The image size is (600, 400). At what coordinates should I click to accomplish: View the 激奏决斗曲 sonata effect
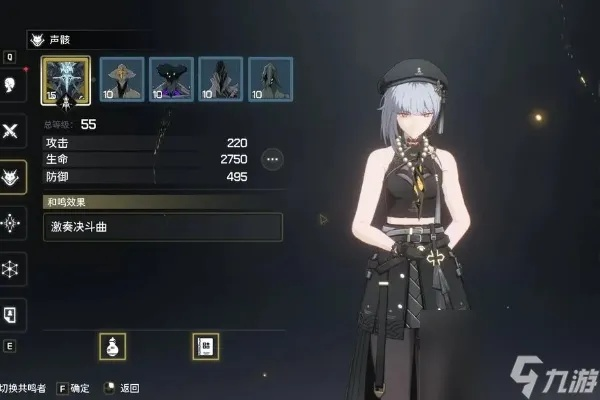[x=162, y=226]
